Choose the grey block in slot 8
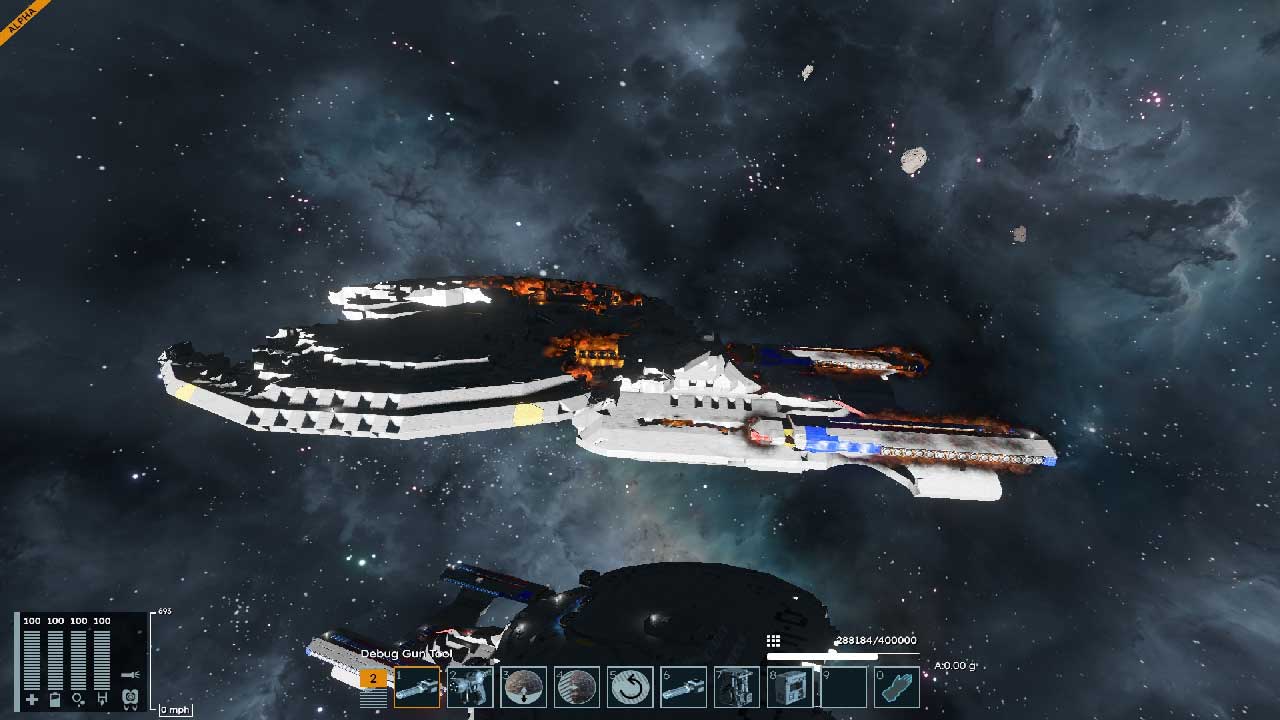Image resolution: width=1280 pixels, height=720 pixels. click(x=790, y=687)
